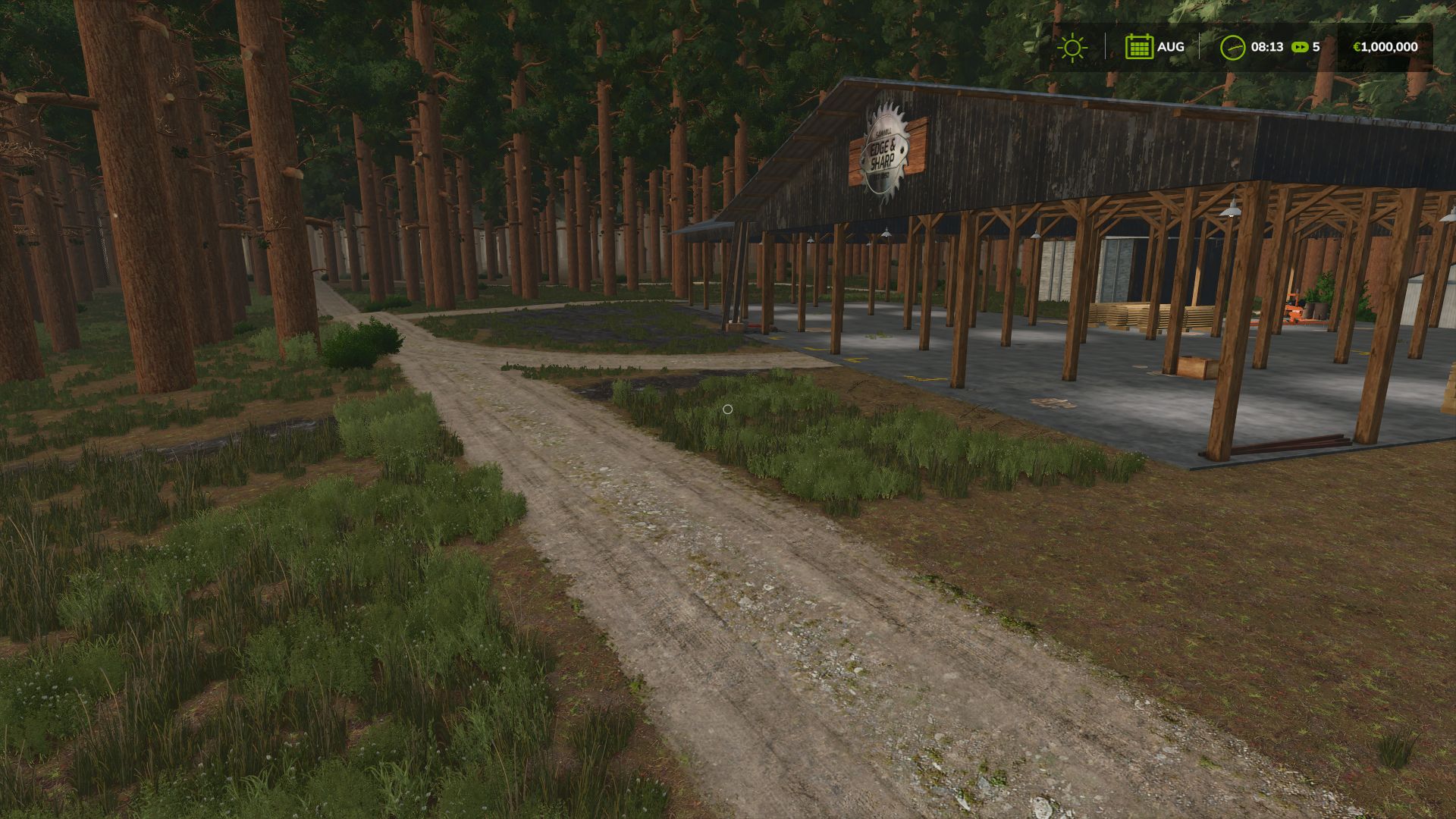Click the sunny weather icon
Viewport: 1456px width, 819px height.
pos(1072,47)
